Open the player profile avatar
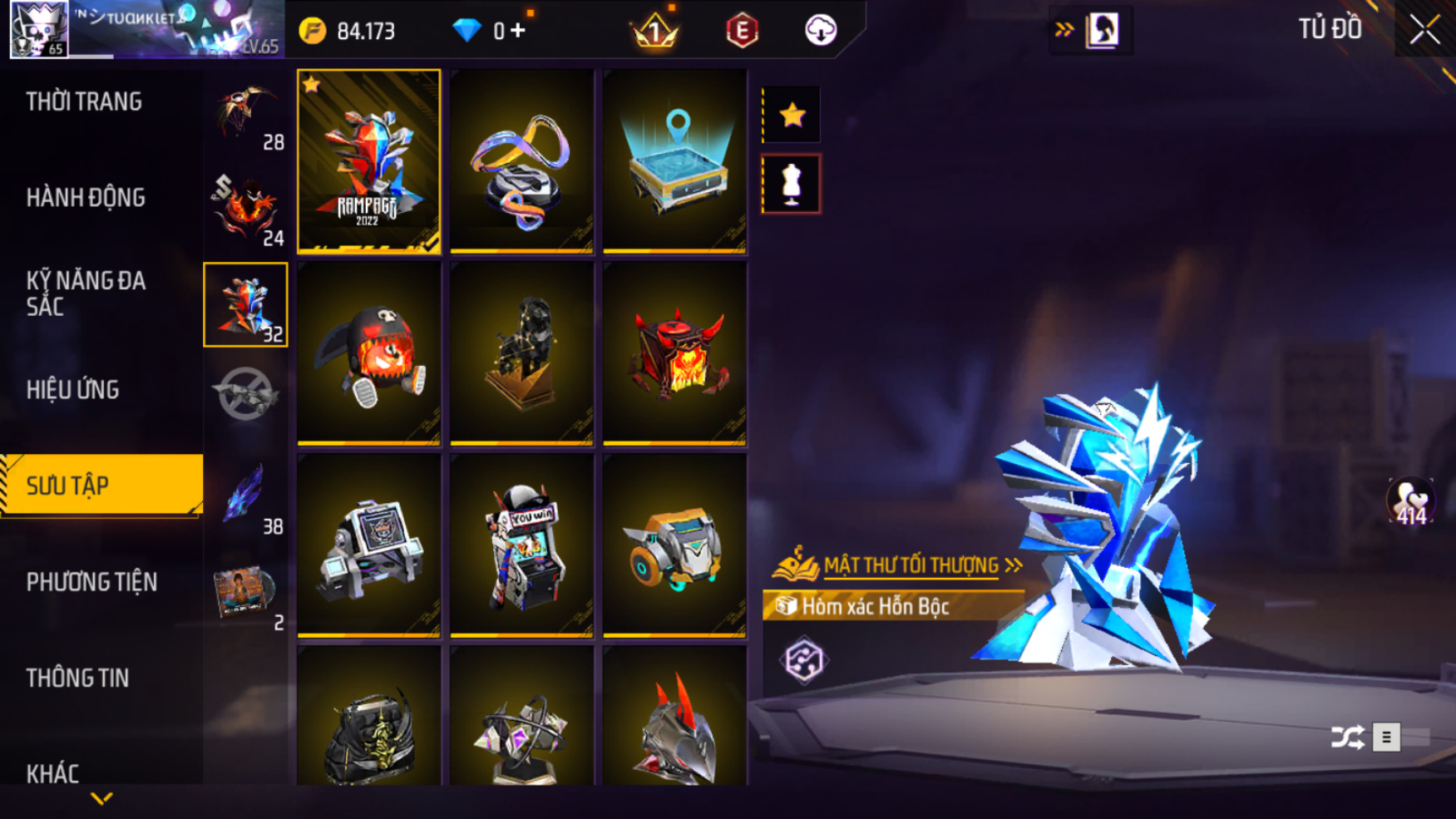1456x819 pixels. [39, 30]
